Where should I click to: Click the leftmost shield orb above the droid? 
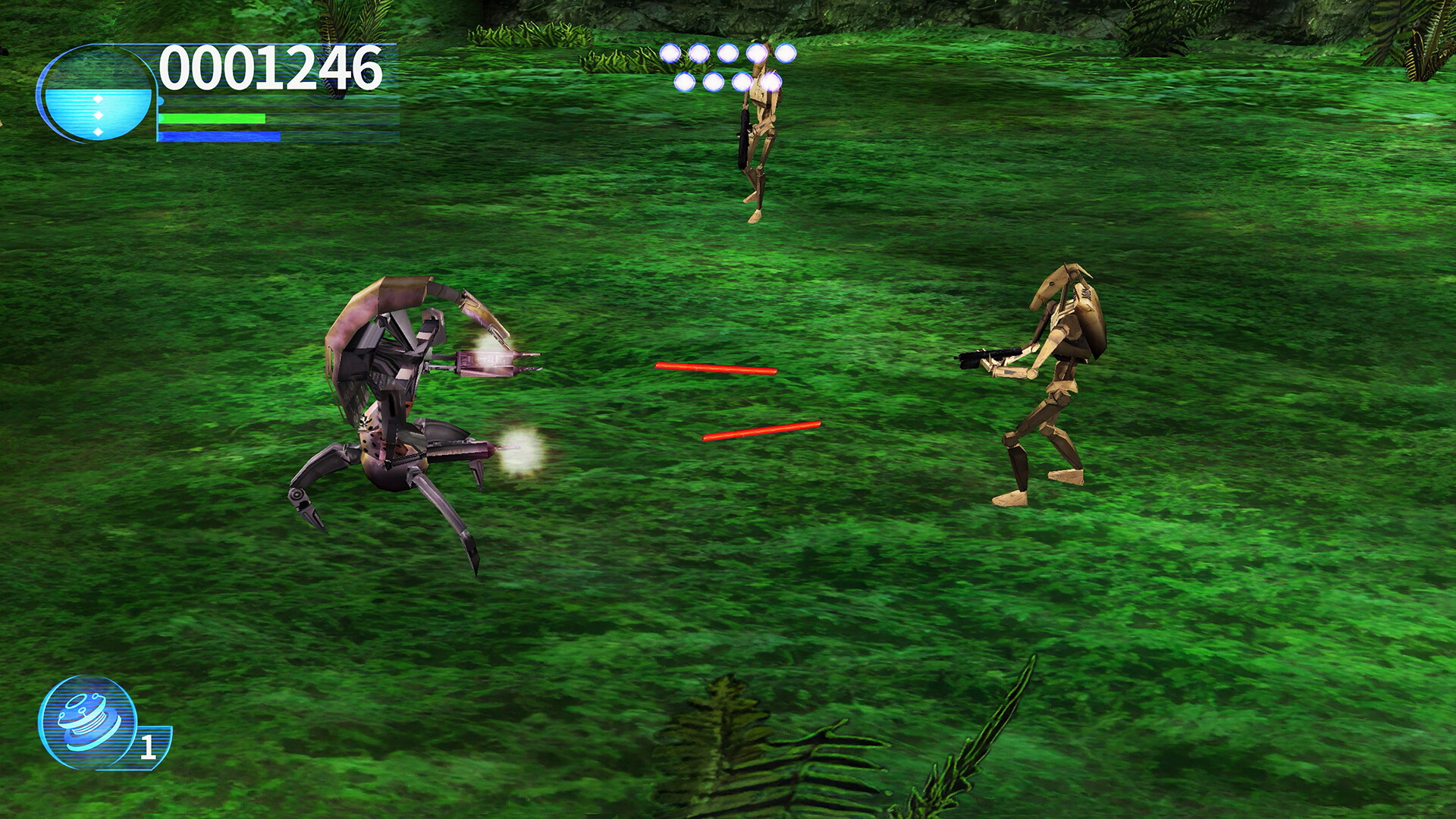(670, 53)
